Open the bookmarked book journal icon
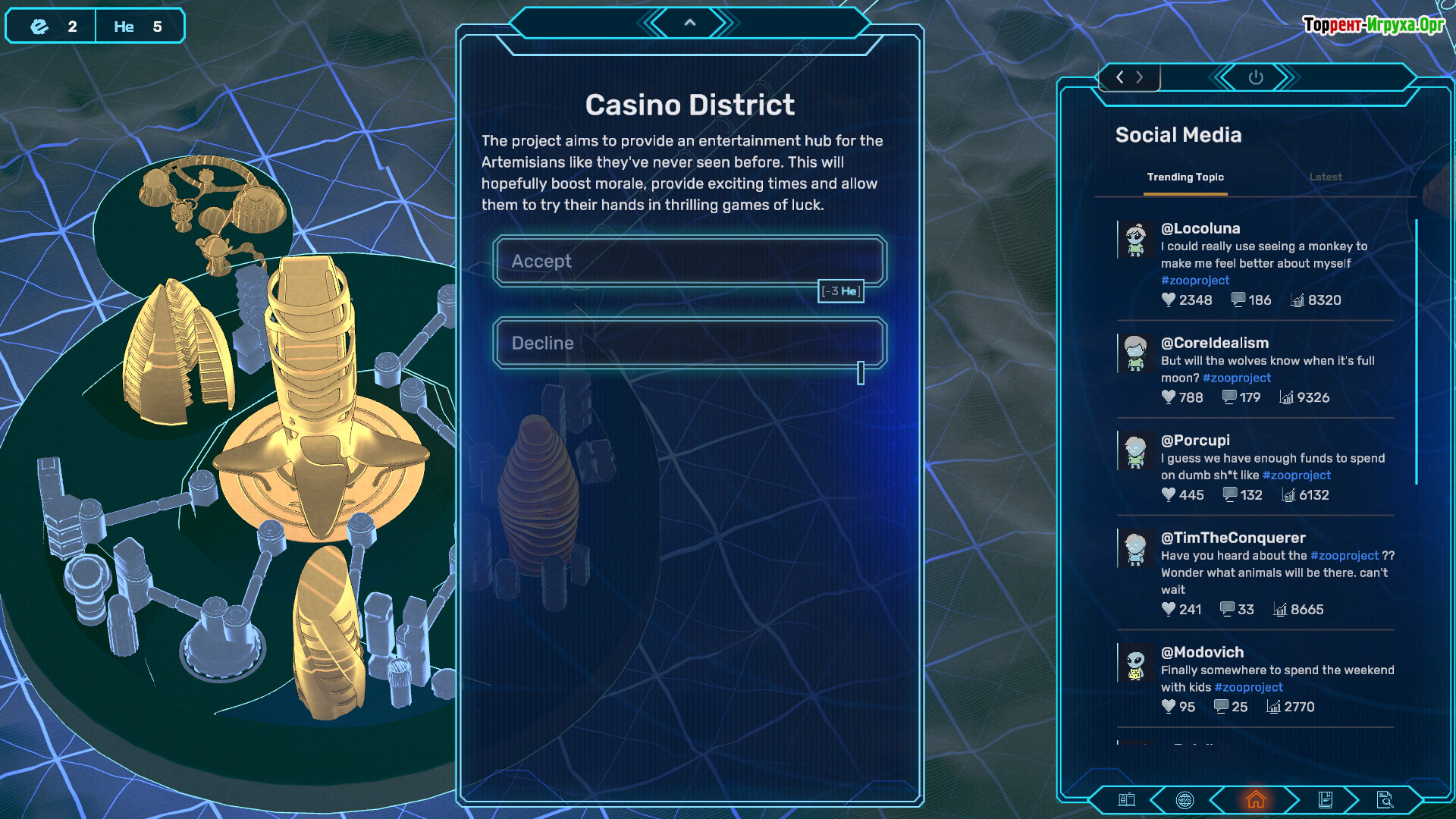This screenshot has width=1456, height=819. [x=1326, y=799]
